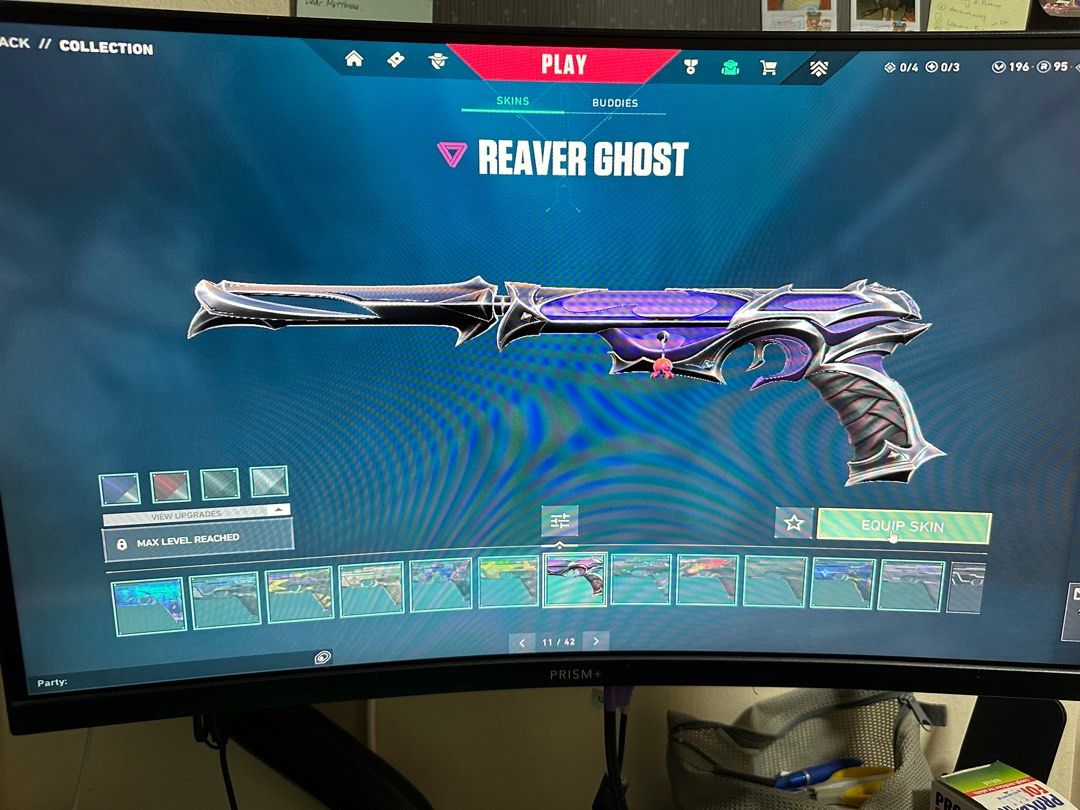Click the Max Level Reached button
1080x810 pixels.
(x=198, y=540)
